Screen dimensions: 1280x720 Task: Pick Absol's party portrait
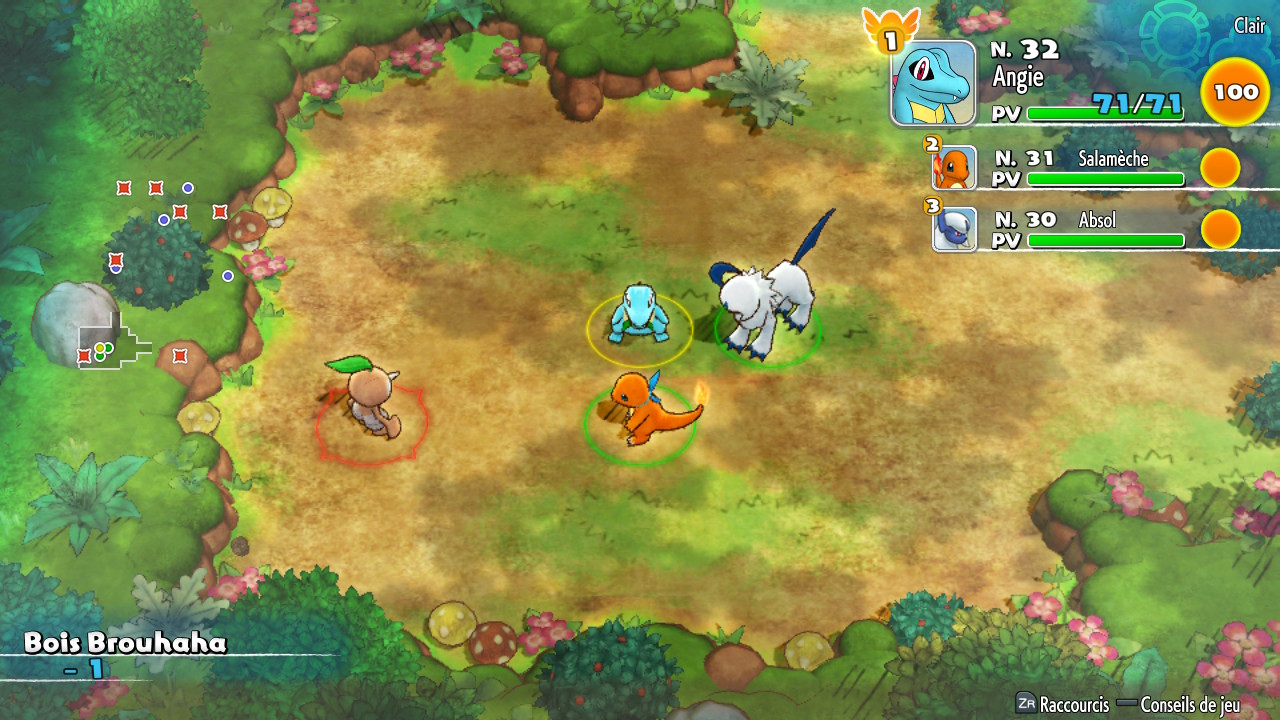coord(954,229)
